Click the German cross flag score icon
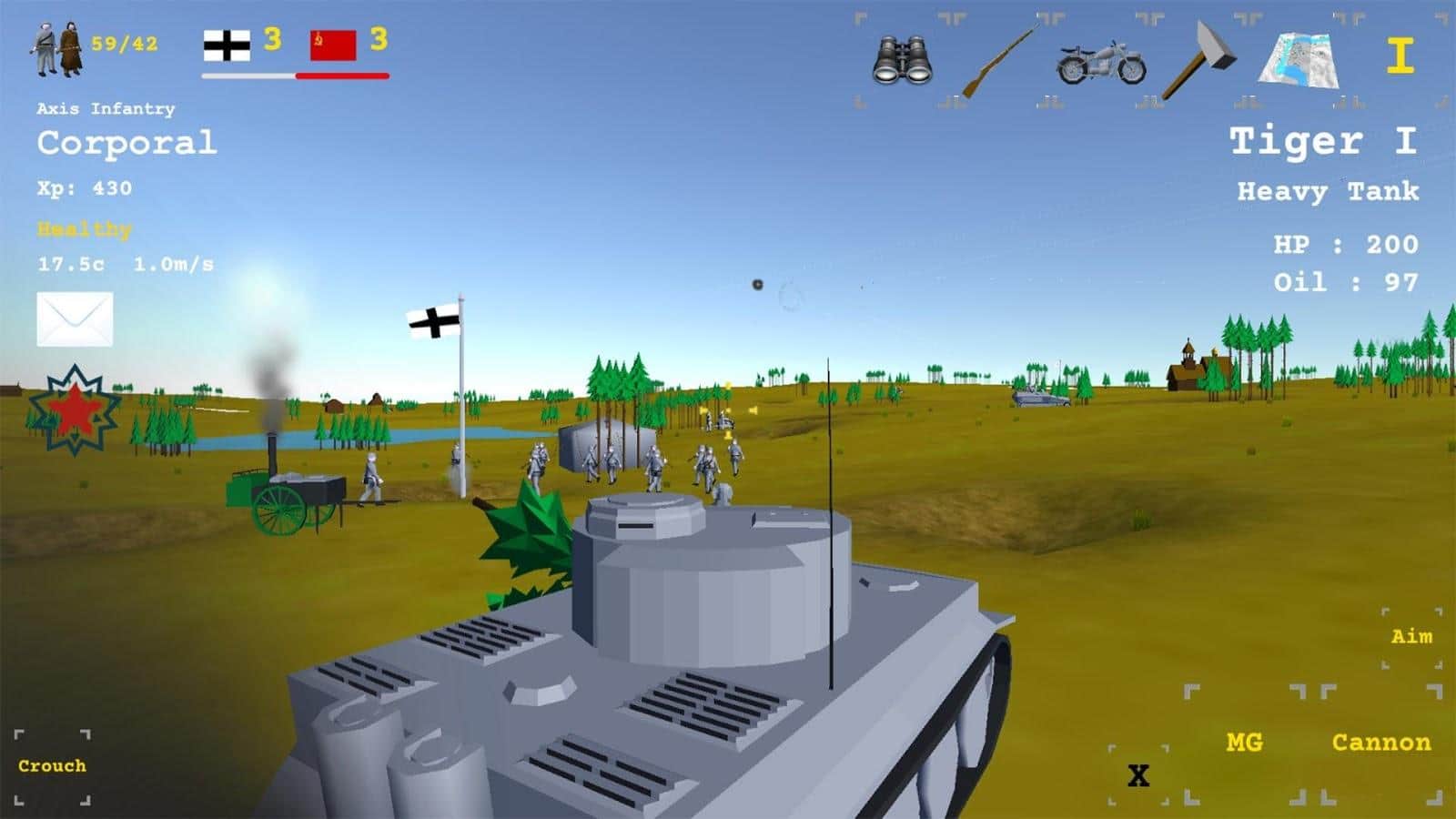 [227, 47]
